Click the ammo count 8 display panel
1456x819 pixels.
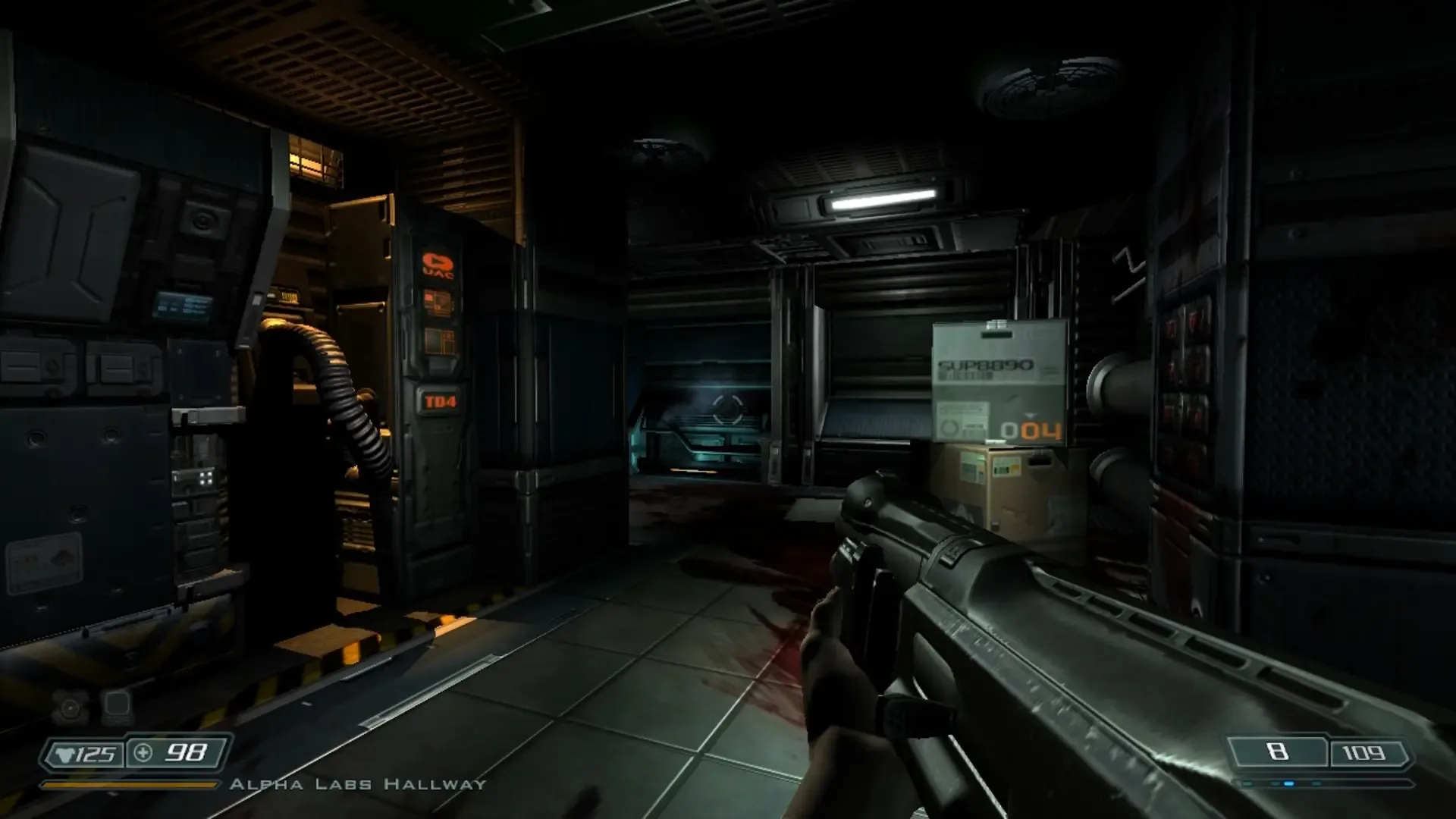(x=1279, y=751)
